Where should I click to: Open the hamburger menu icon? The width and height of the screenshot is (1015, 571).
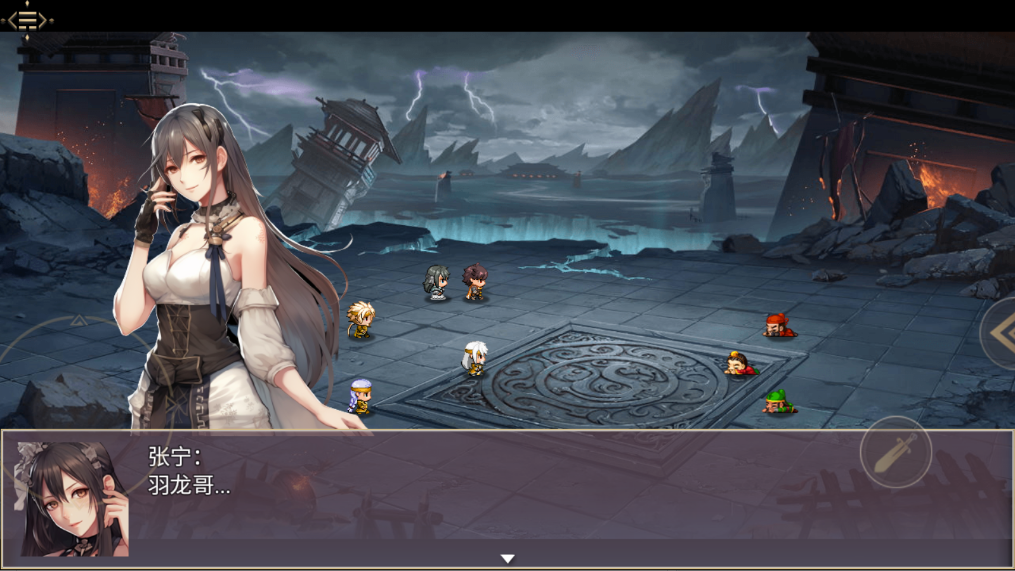[28, 19]
